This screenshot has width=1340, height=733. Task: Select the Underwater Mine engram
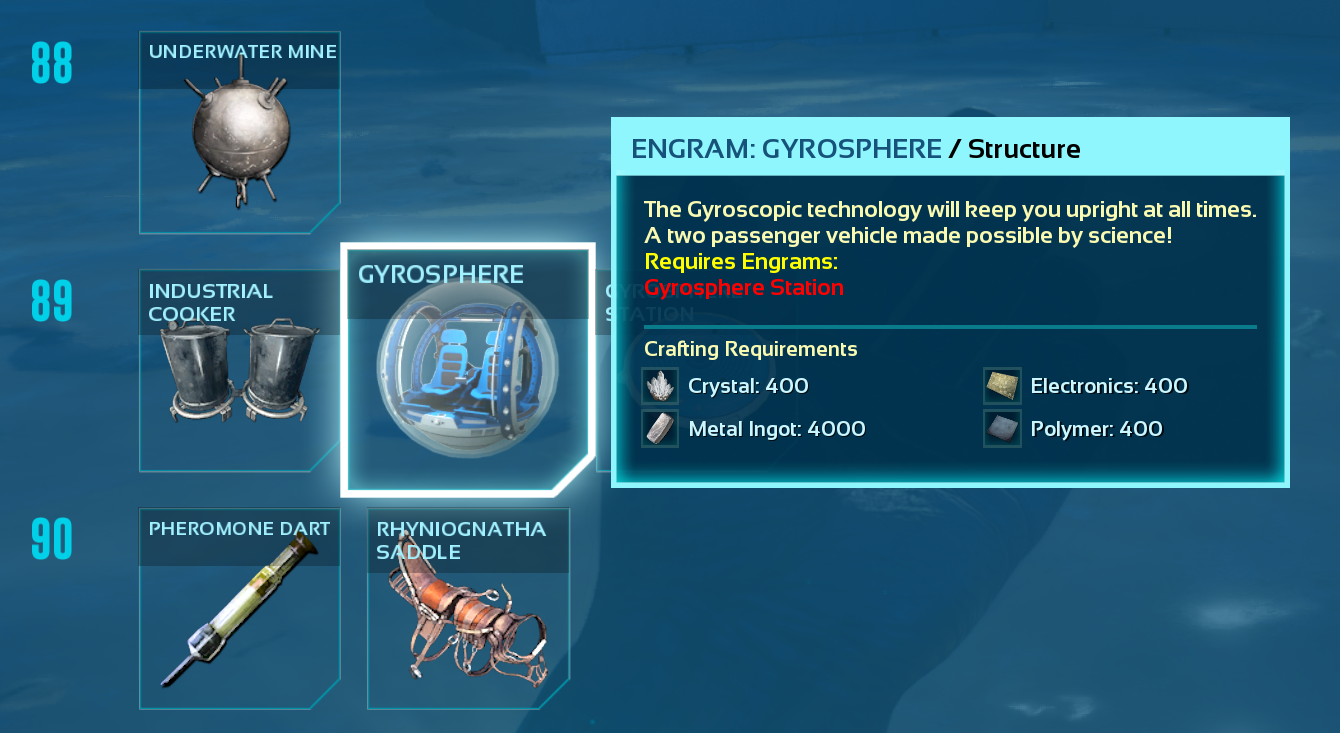click(239, 132)
